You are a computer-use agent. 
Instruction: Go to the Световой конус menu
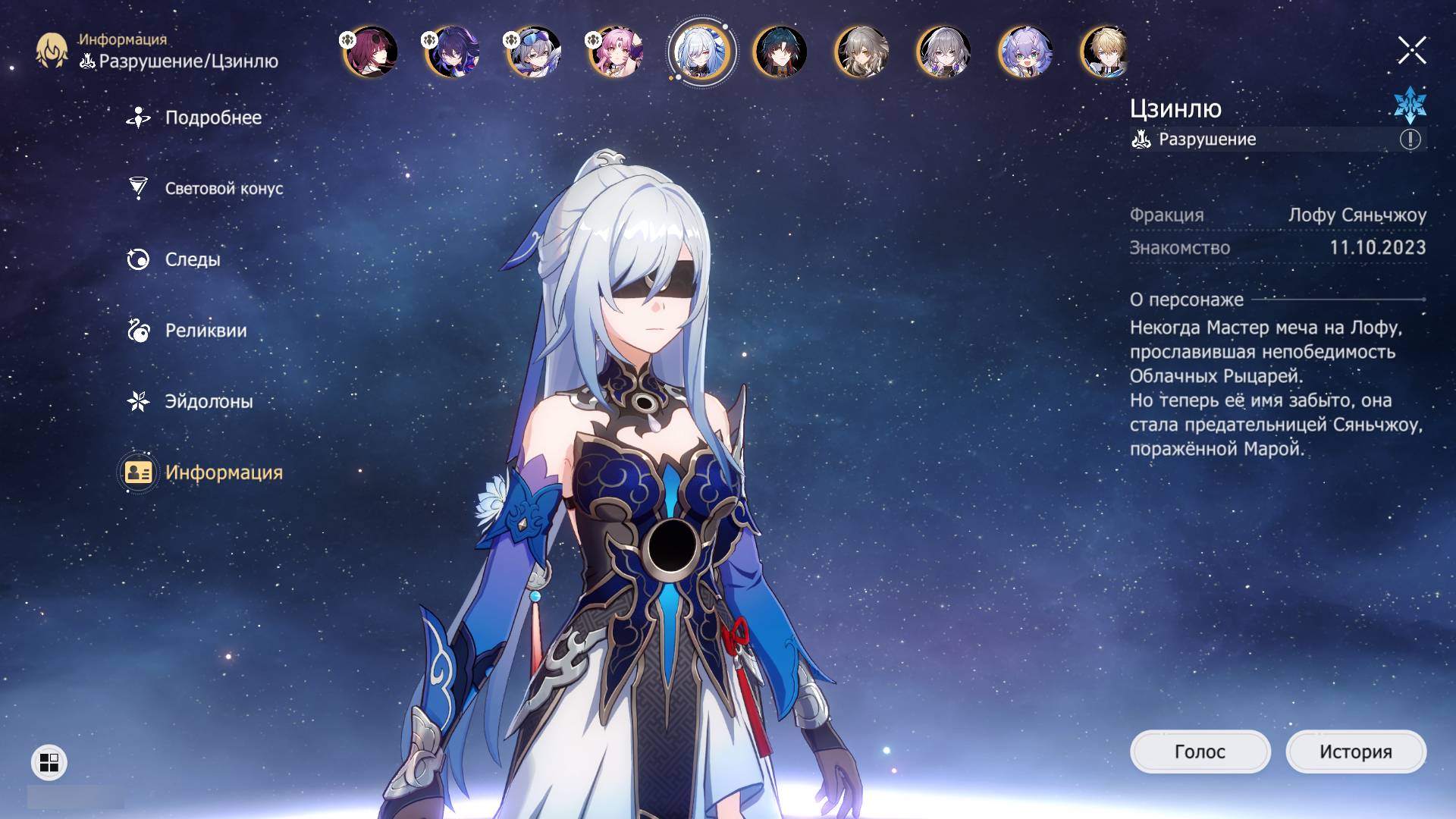coord(223,188)
